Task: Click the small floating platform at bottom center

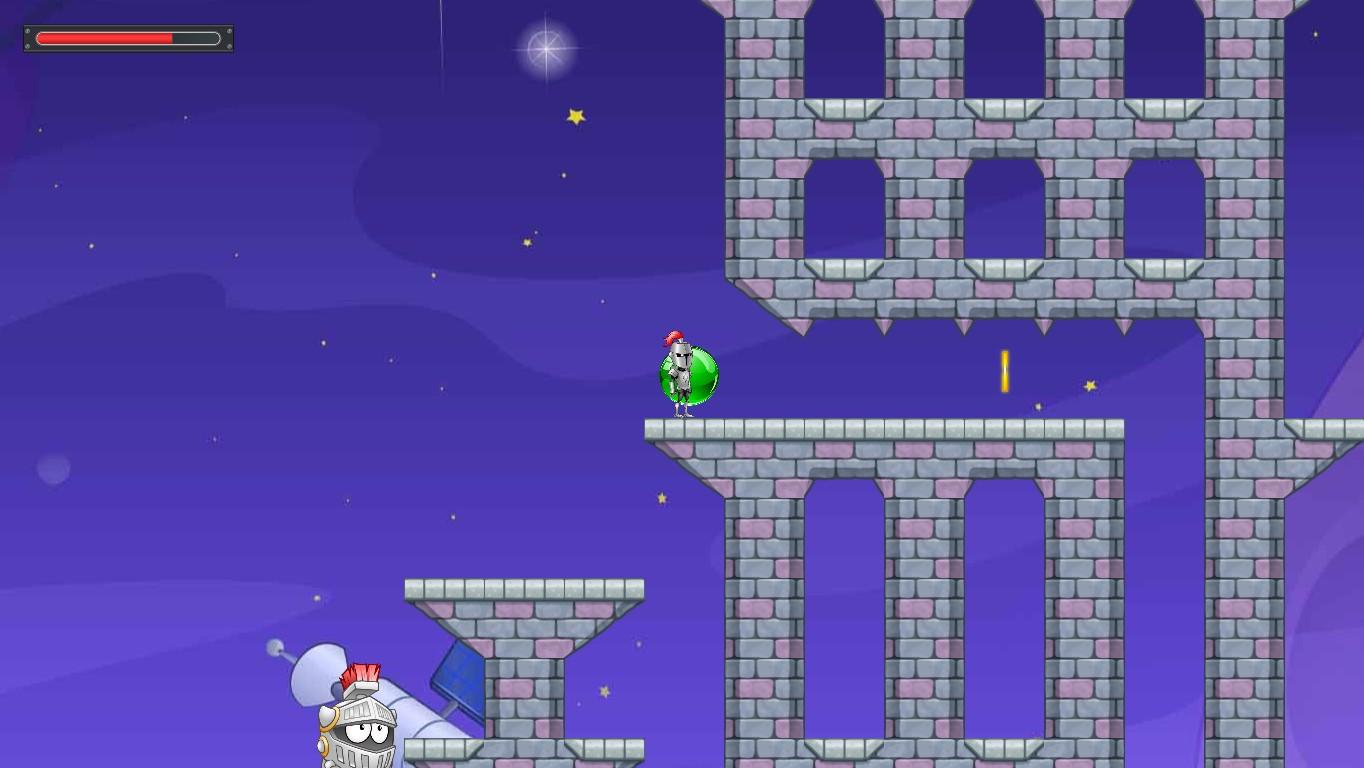Action: 525,588
